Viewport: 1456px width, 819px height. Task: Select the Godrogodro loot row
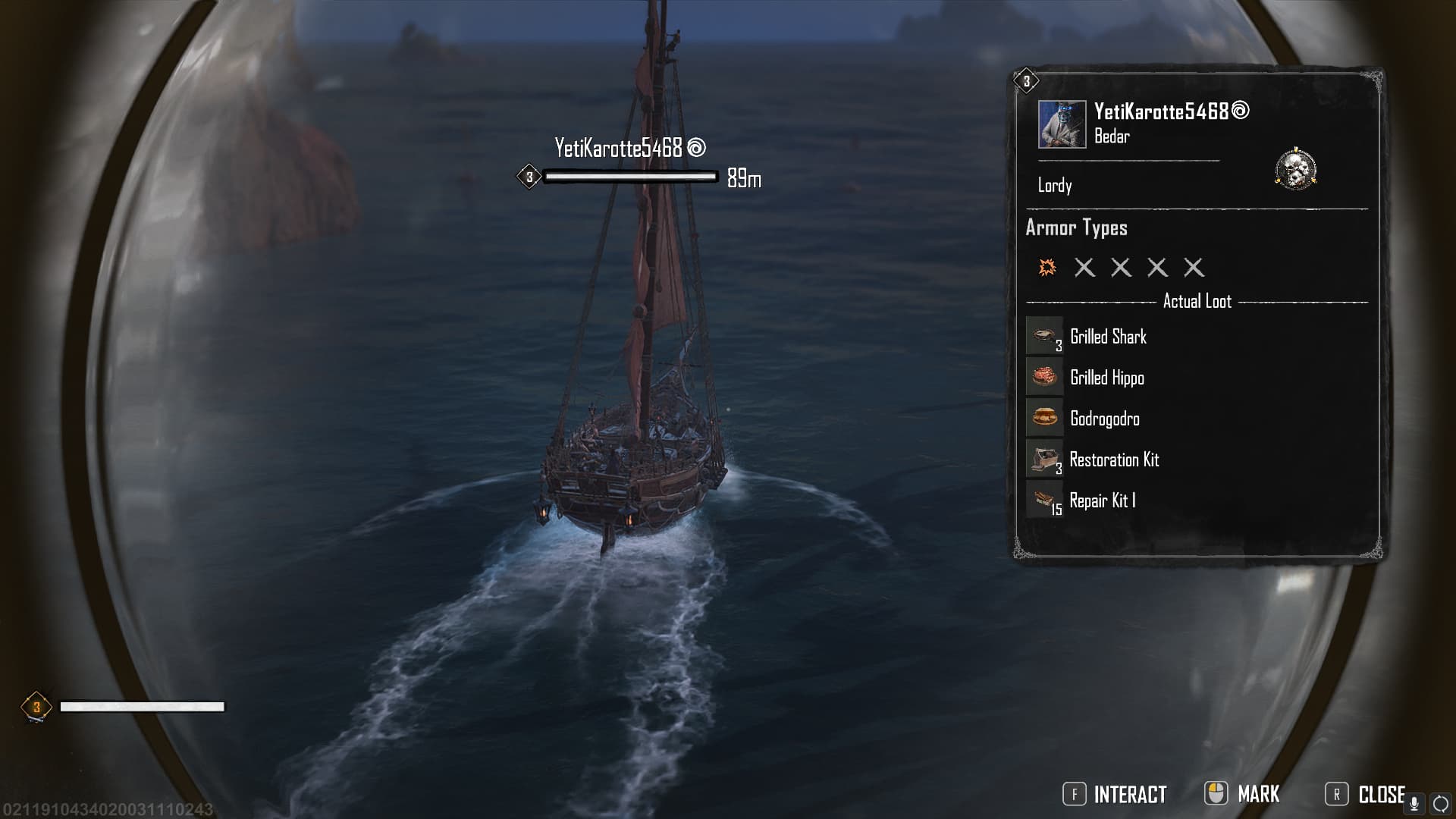click(x=1104, y=419)
